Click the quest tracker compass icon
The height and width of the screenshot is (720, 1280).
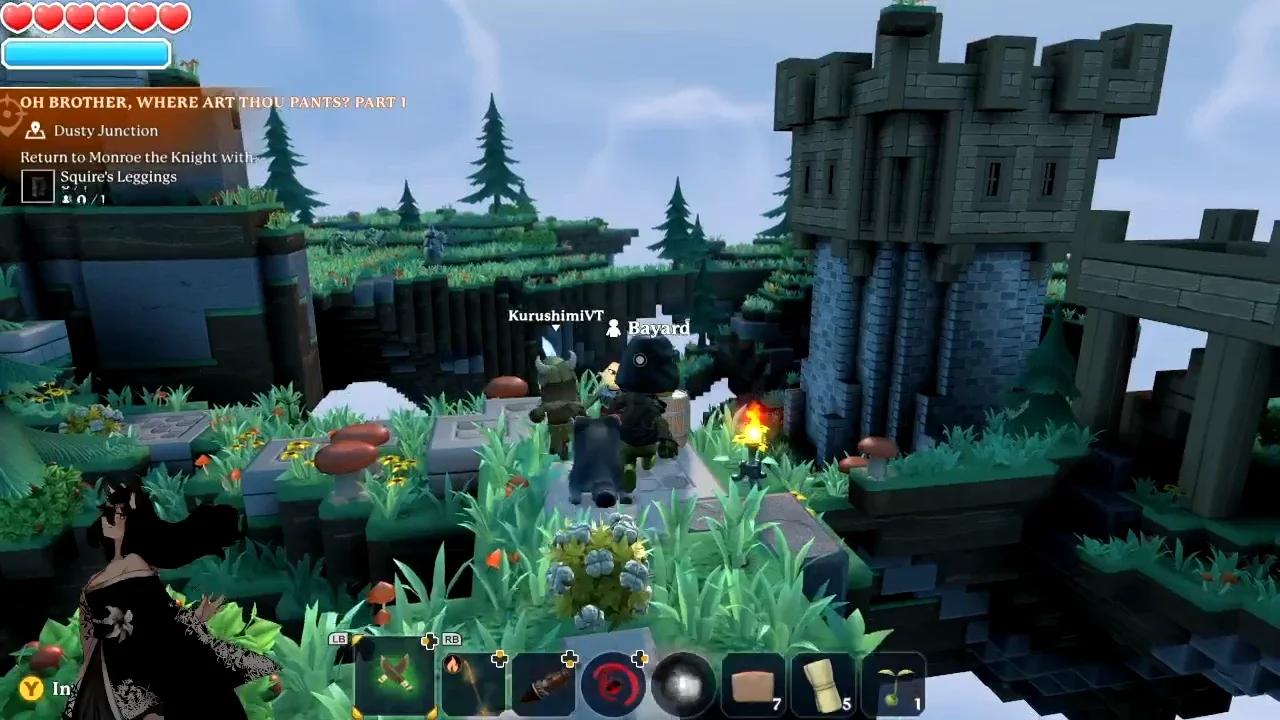(10, 112)
